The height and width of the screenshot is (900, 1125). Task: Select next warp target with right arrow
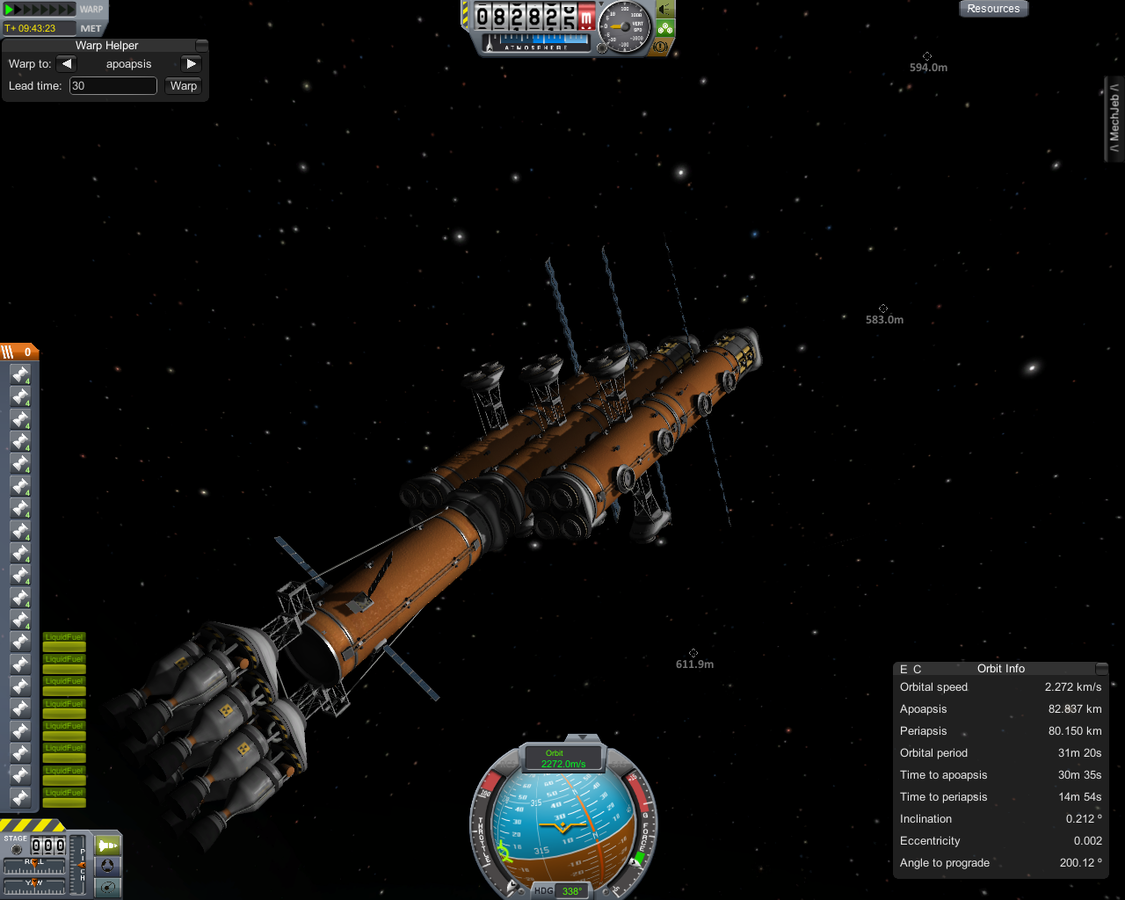pos(191,64)
